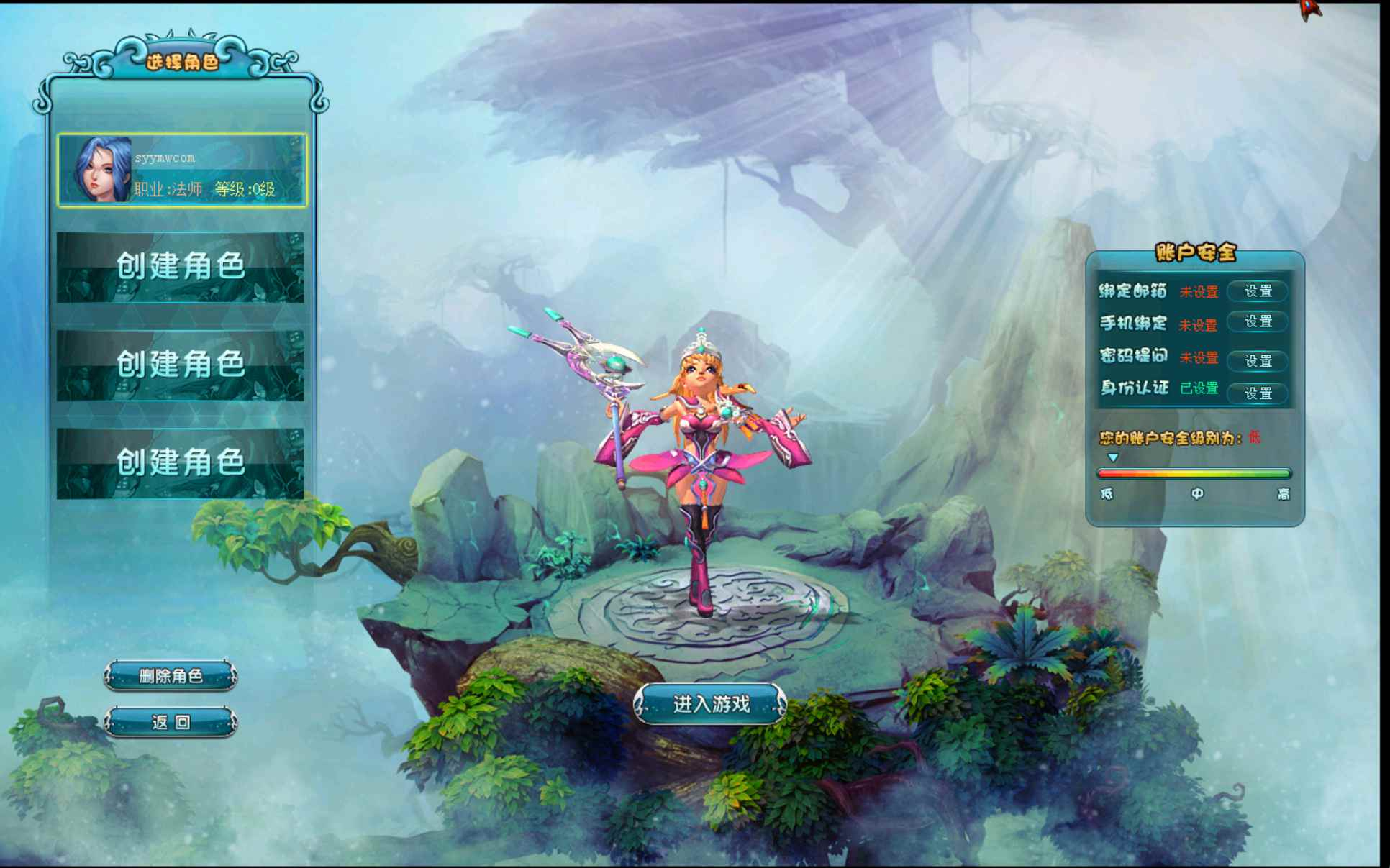Image resolution: width=1390 pixels, height=868 pixels.
Task: Go back with the 返回 button
Action: [x=171, y=722]
